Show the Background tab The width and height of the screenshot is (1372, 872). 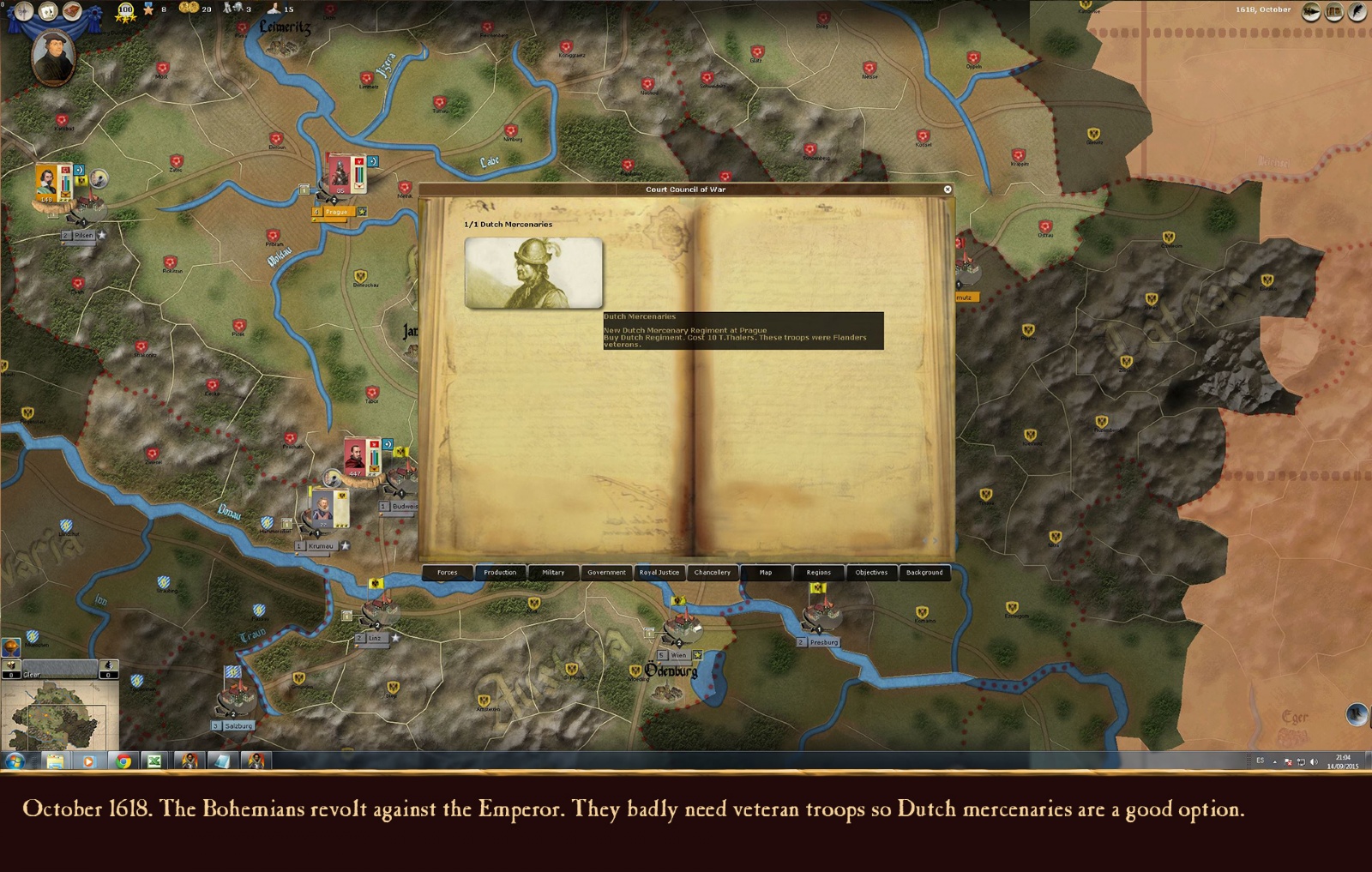click(x=924, y=573)
